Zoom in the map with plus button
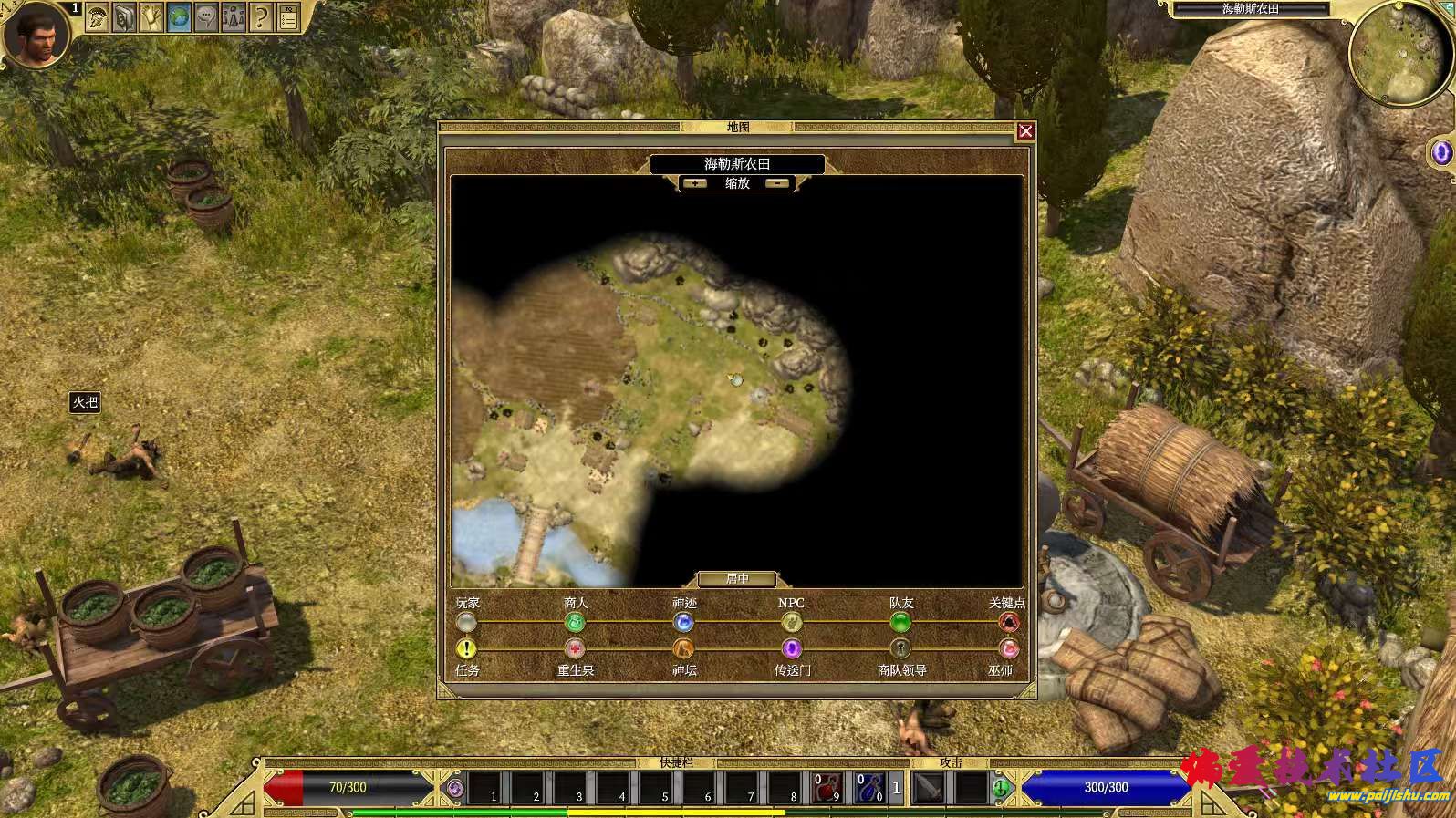The width and height of the screenshot is (1456, 818). (696, 183)
